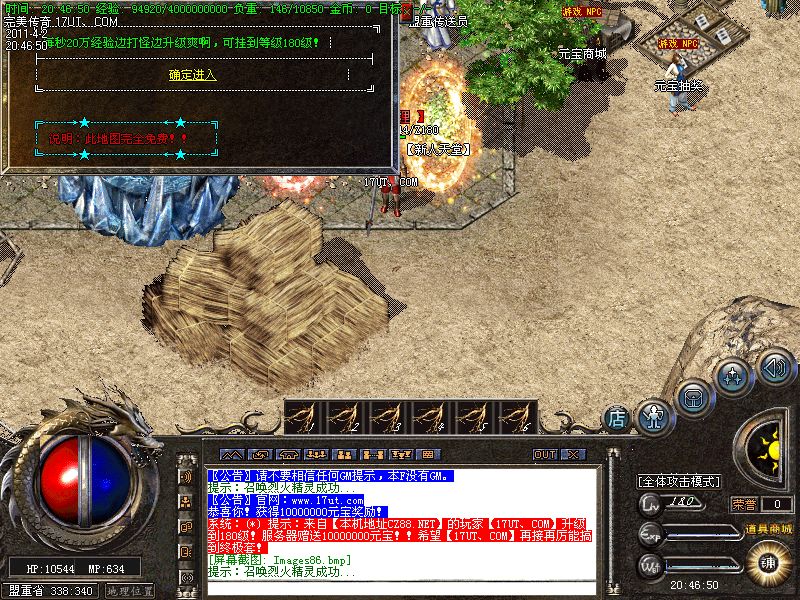Open the 店 shop round button

(x=617, y=415)
